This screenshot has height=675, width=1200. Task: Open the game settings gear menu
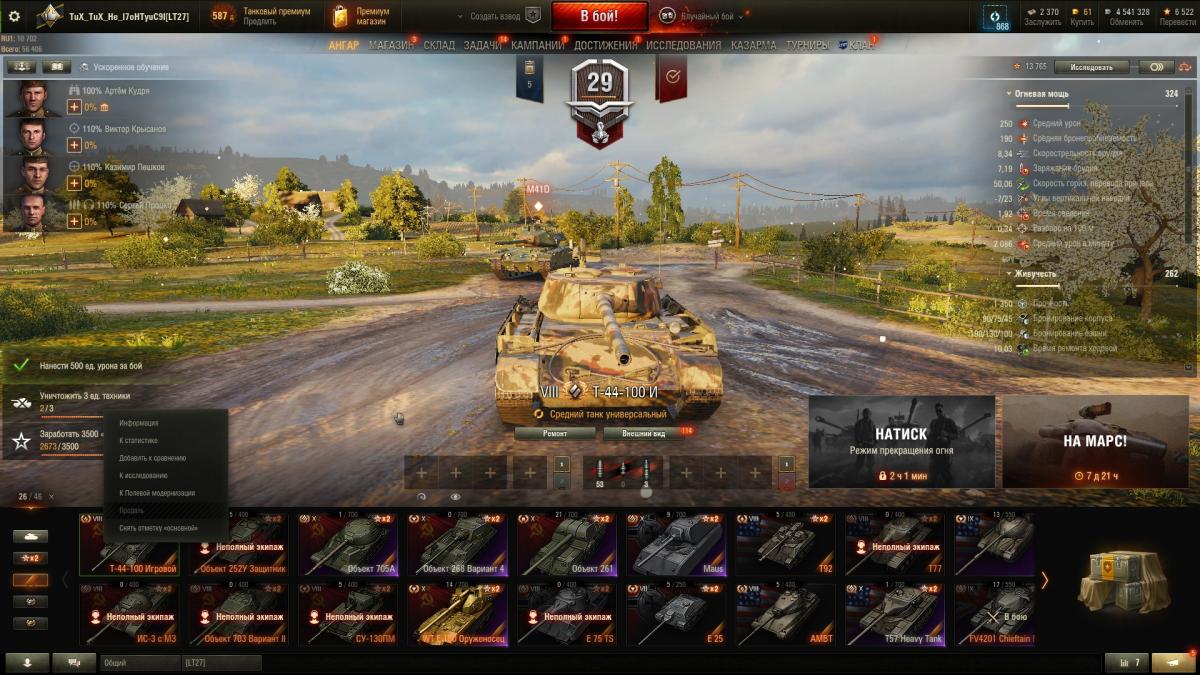click(x=14, y=16)
